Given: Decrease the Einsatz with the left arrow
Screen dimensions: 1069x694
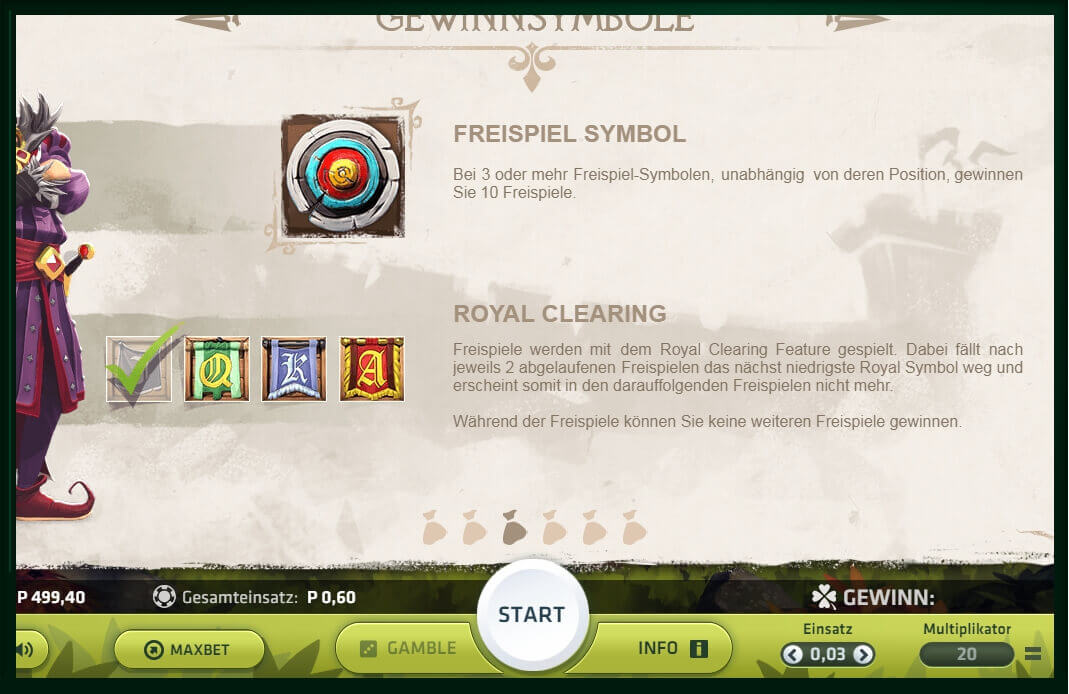Looking at the screenshot, I should pyautogui.click(x=793, y=655).
